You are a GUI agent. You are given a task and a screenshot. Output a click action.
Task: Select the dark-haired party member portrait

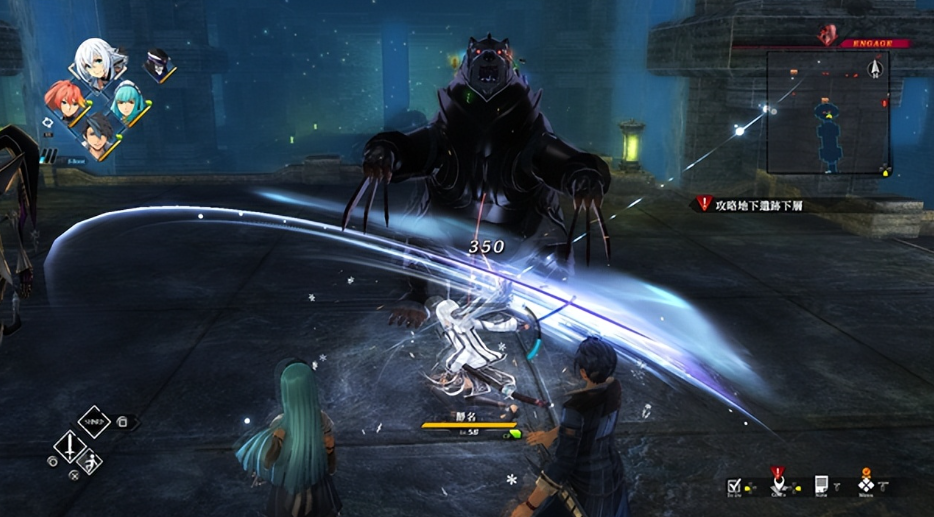[x=97, y=135]
